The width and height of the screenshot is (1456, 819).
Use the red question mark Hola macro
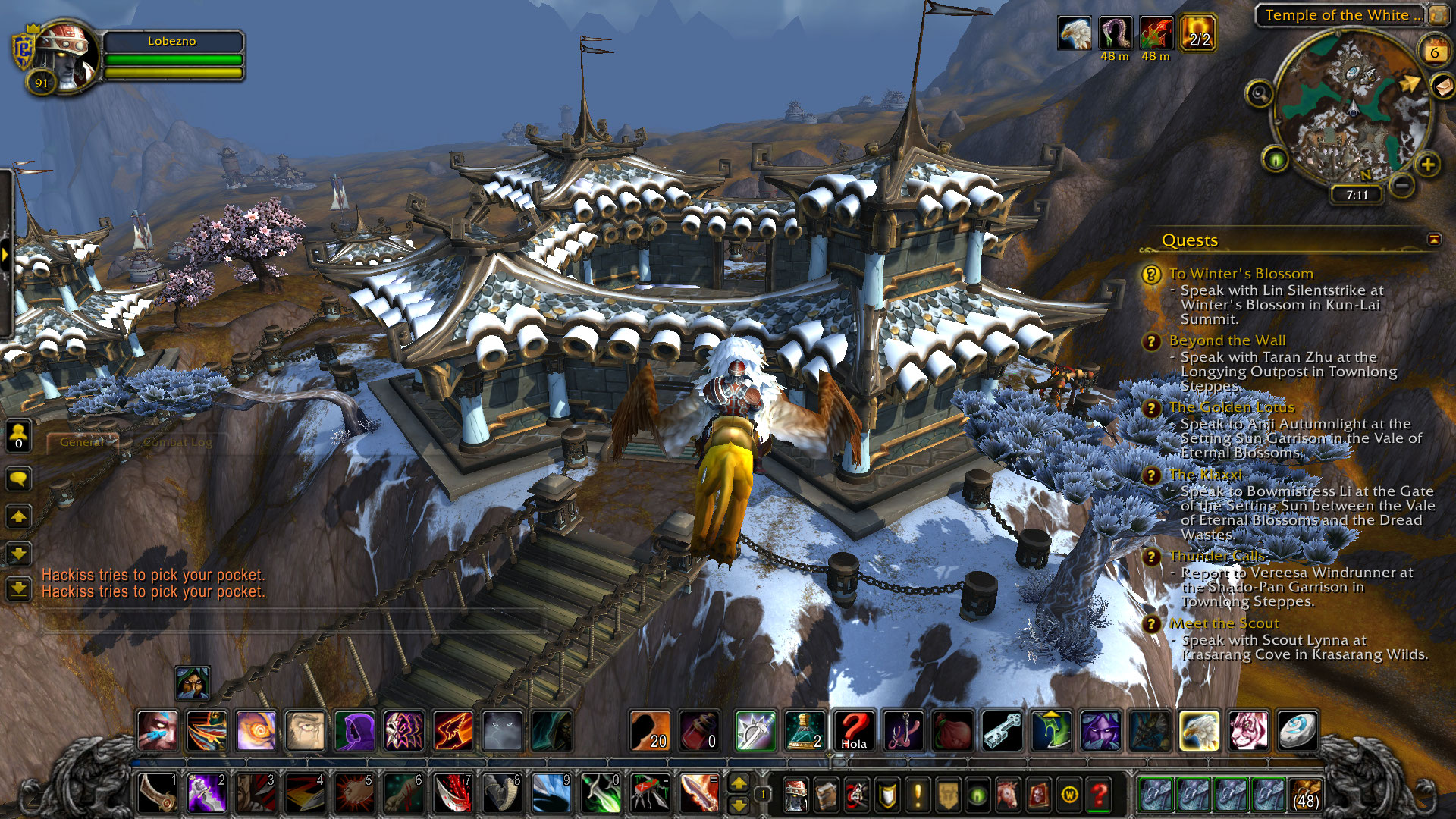[854, 731]
